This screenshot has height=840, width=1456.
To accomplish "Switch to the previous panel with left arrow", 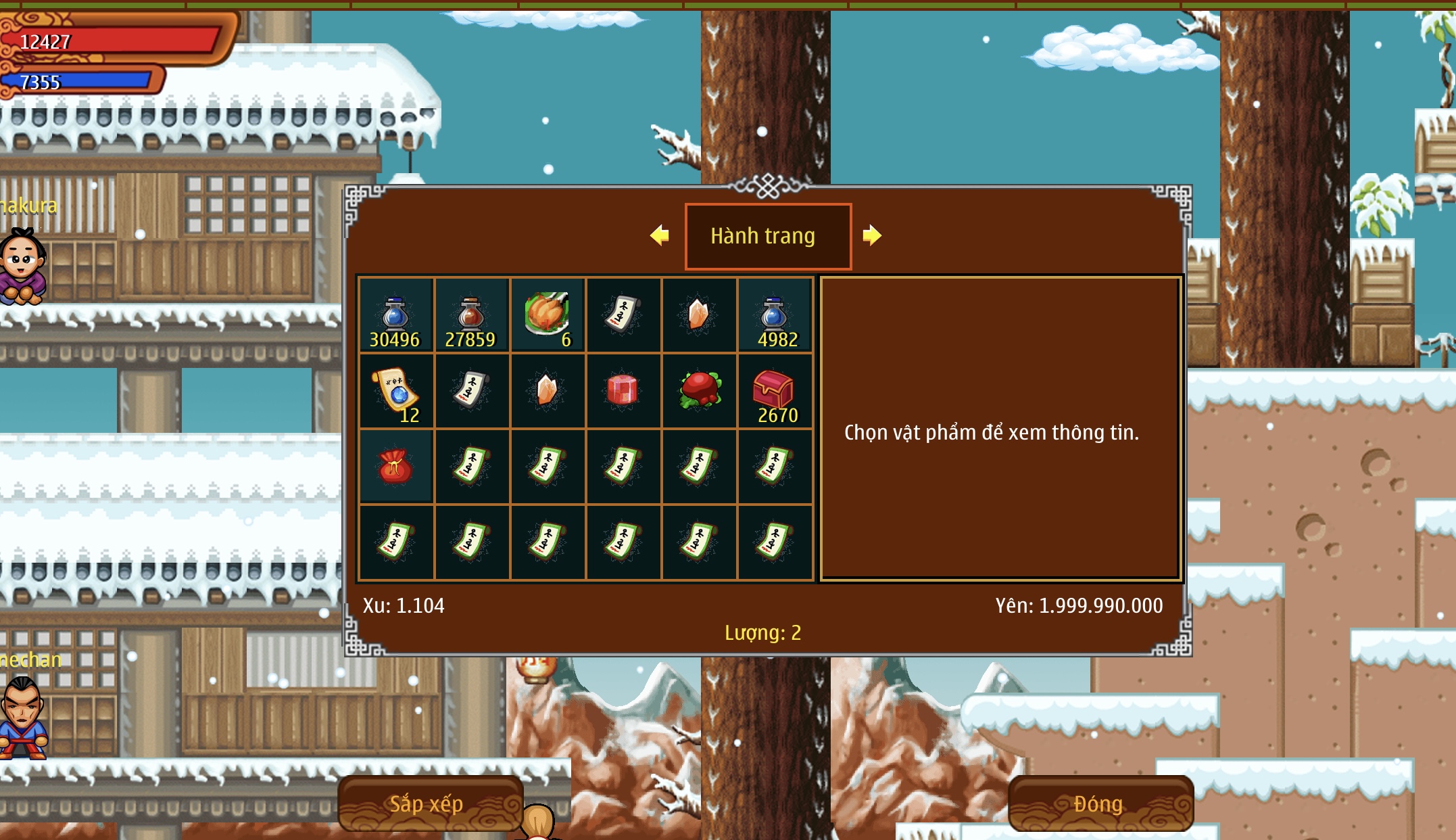I will 660,235.
